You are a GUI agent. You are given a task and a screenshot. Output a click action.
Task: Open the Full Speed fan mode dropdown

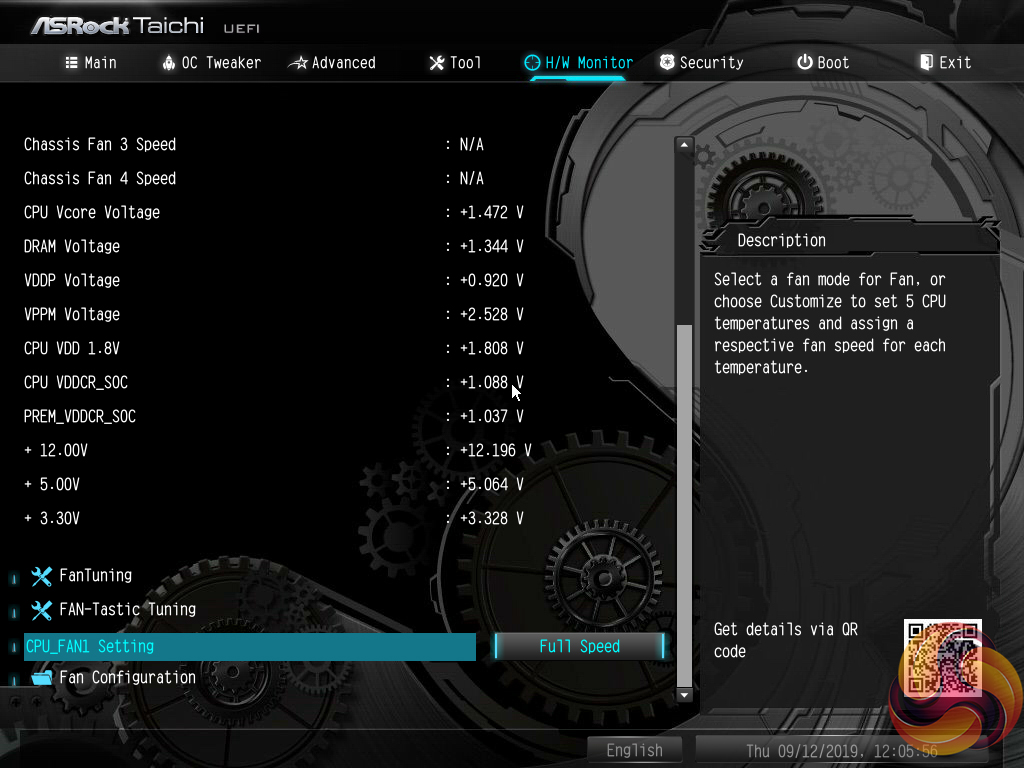[x=579, y=647]
